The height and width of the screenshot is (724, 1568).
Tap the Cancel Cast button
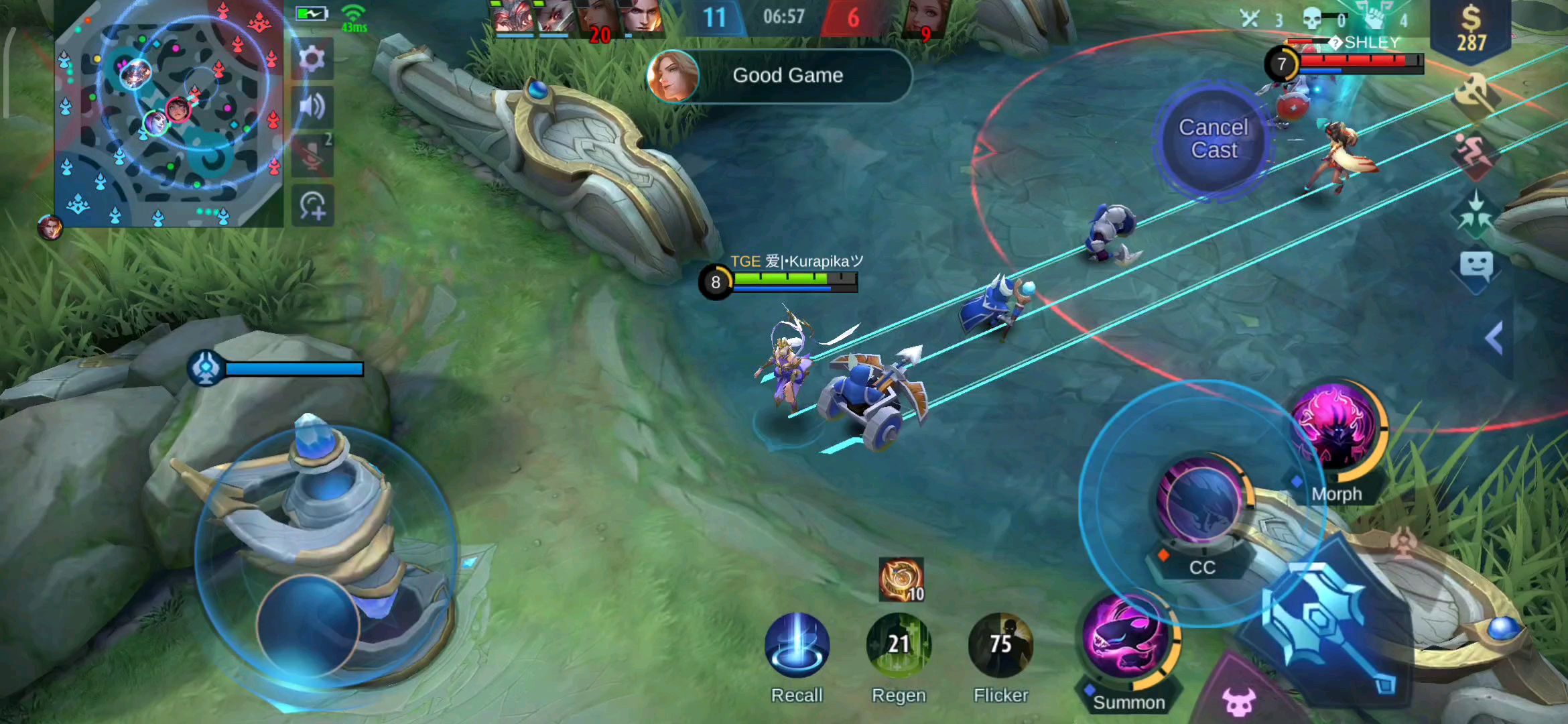coord(1214,139)
